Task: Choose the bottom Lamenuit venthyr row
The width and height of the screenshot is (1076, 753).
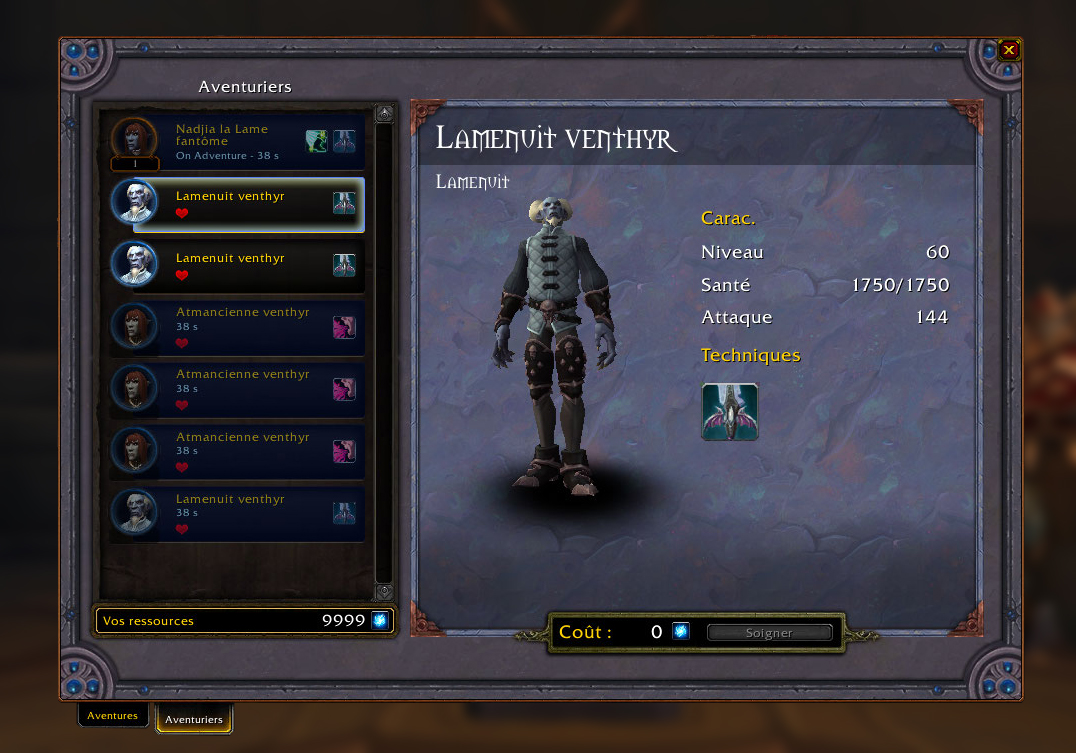Action: [237, 514]
